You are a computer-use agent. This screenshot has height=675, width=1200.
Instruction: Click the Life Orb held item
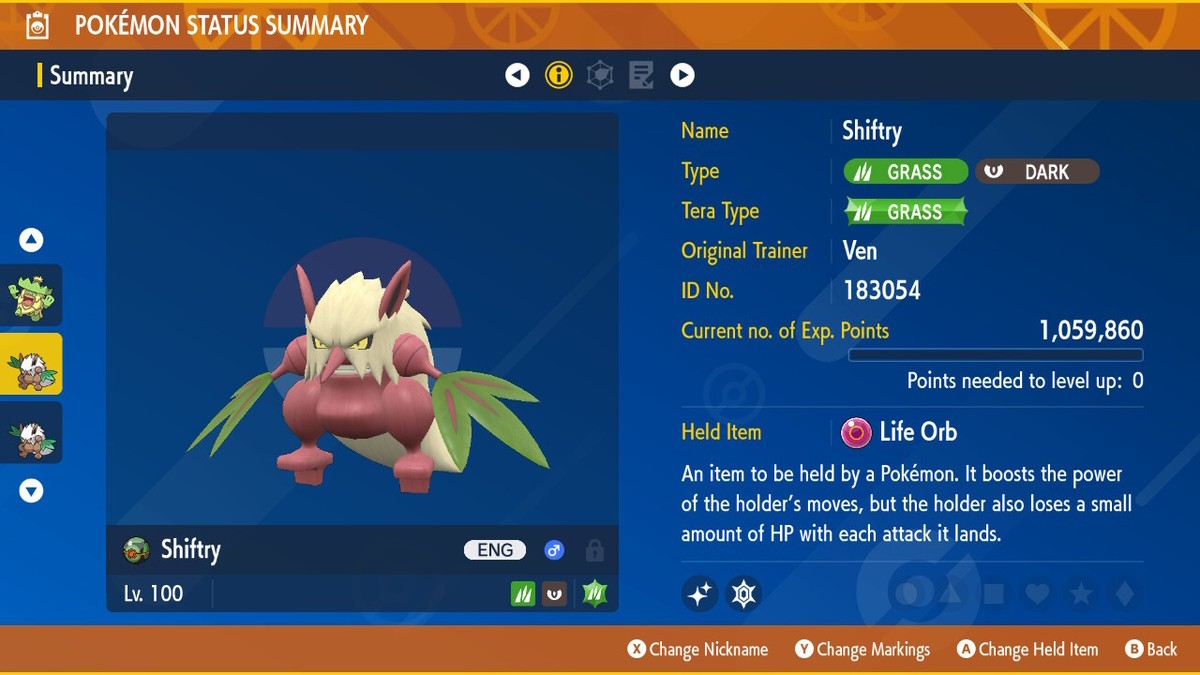point(900,432)
